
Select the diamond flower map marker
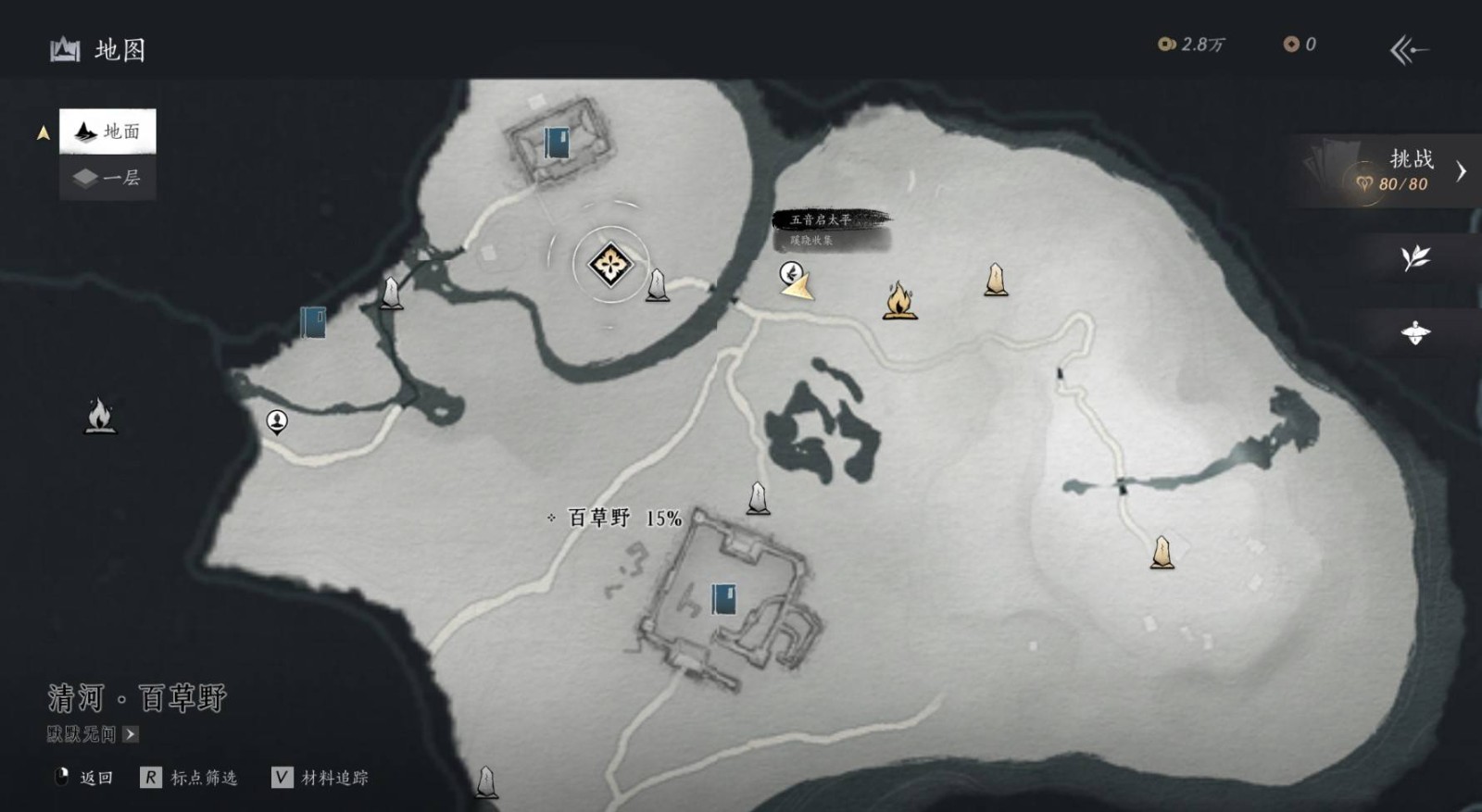[610, 265]
